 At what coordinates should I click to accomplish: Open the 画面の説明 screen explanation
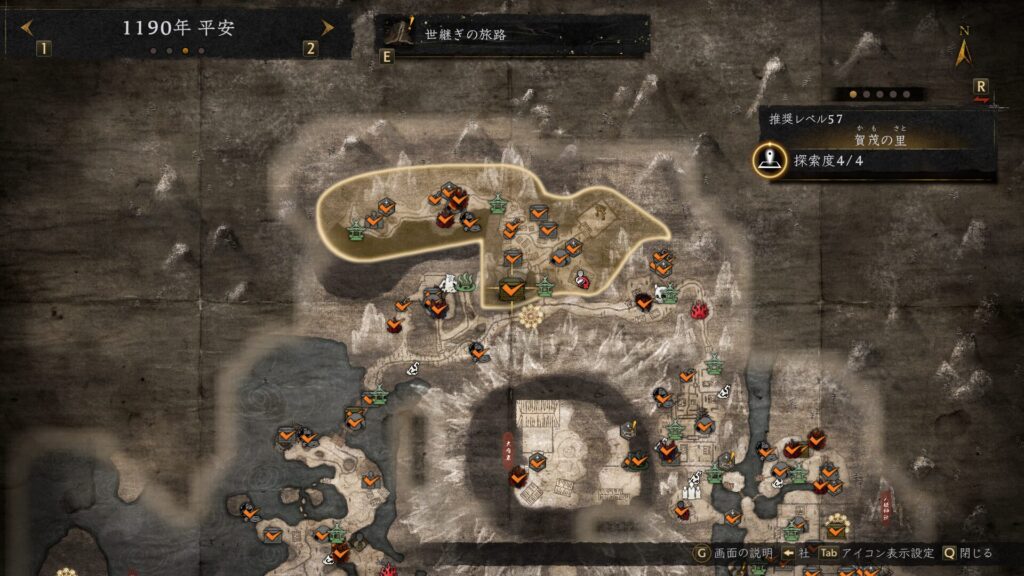point(736,552)
